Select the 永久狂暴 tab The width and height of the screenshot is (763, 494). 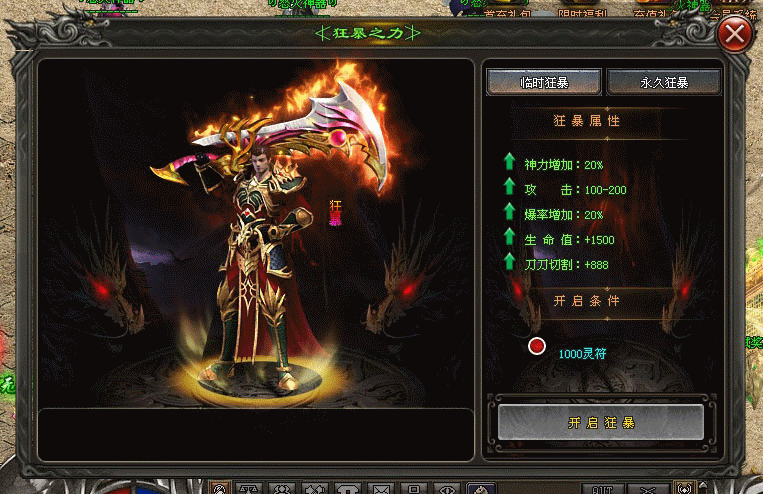(x=663, y=82)
